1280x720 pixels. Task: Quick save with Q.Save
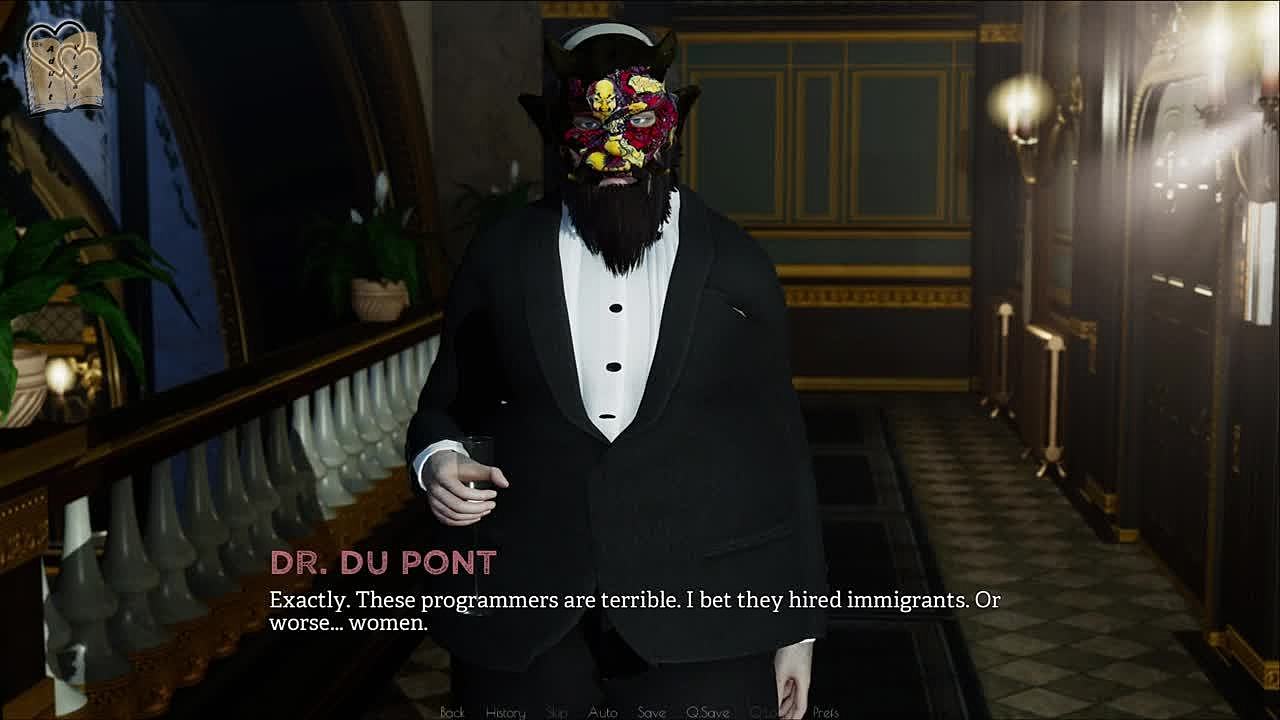(707, 712)
